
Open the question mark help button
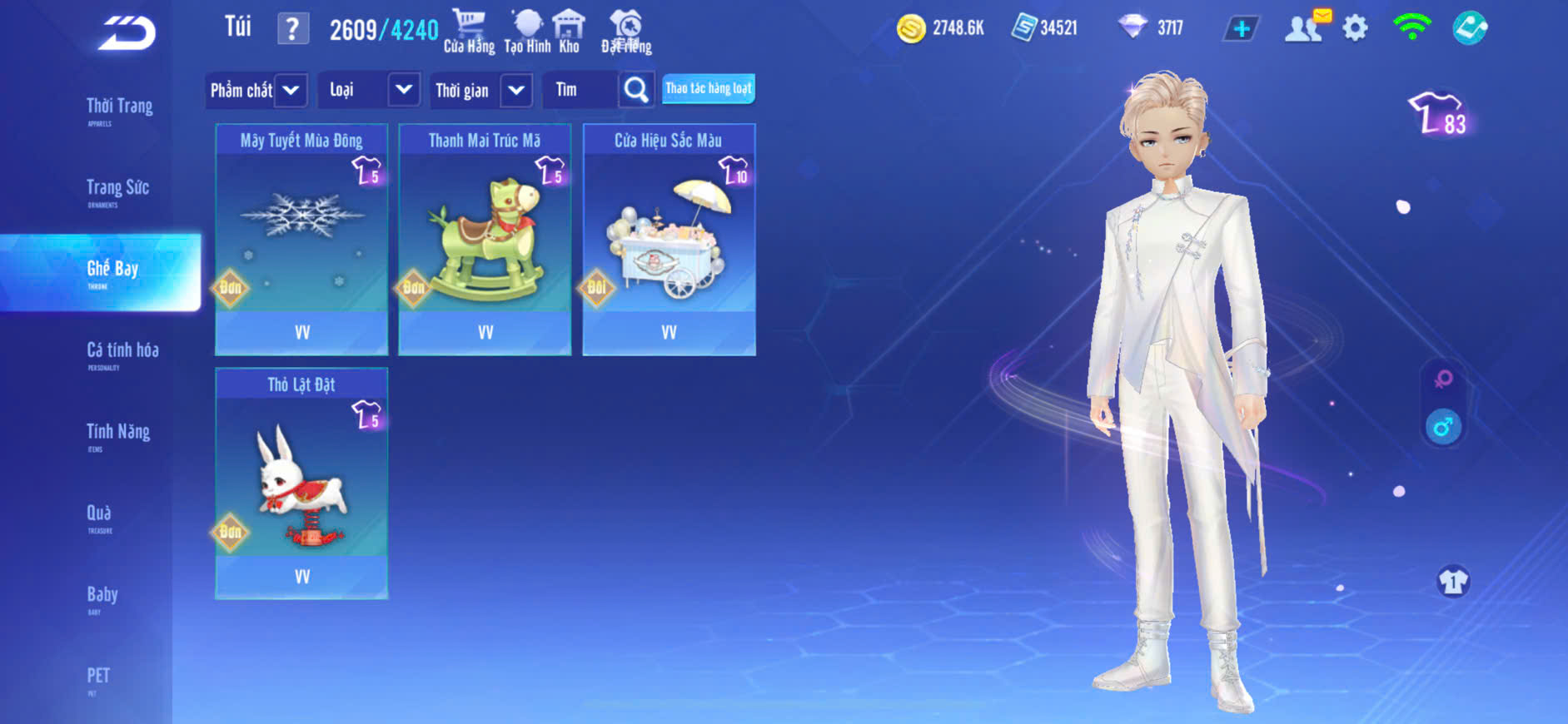[292, 29]
